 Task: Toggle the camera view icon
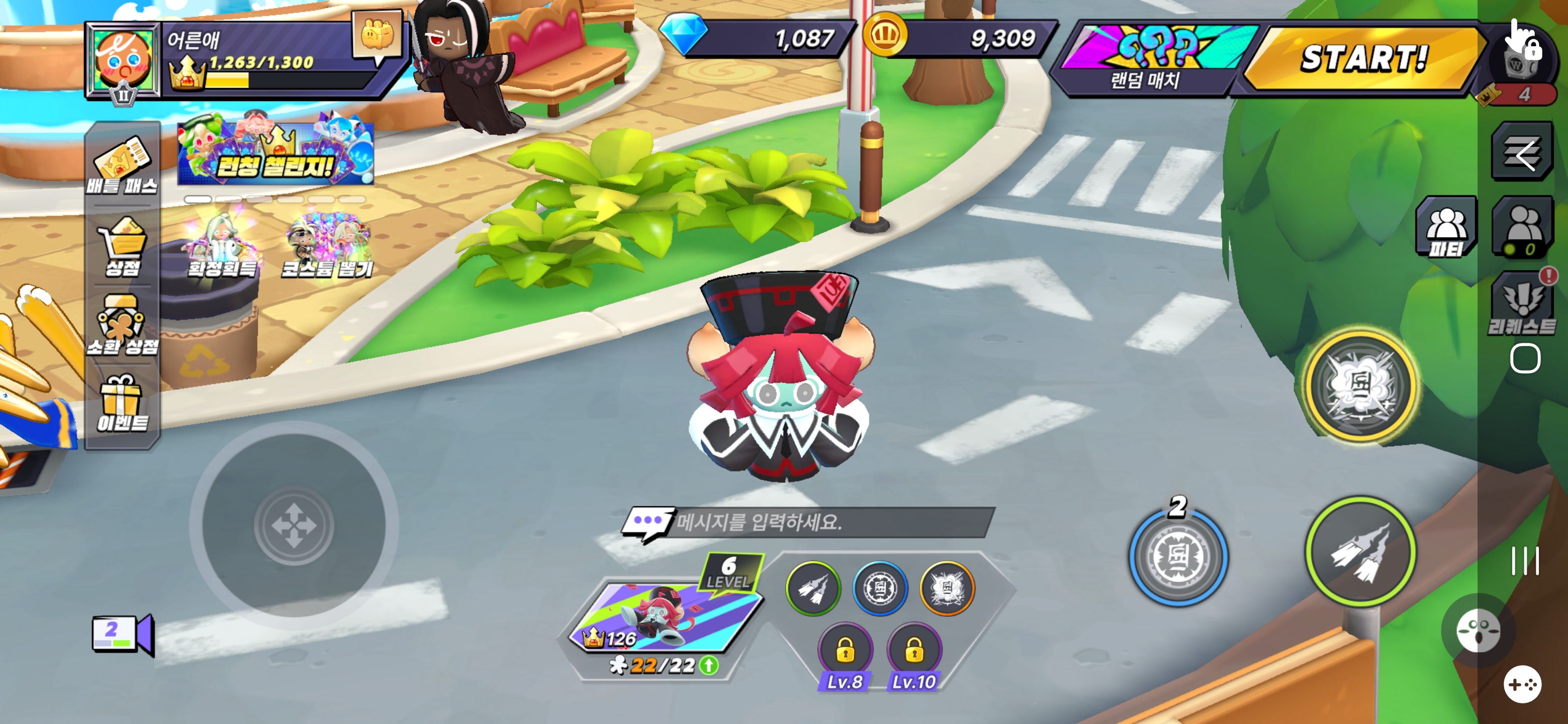click(x=122, y=633)
